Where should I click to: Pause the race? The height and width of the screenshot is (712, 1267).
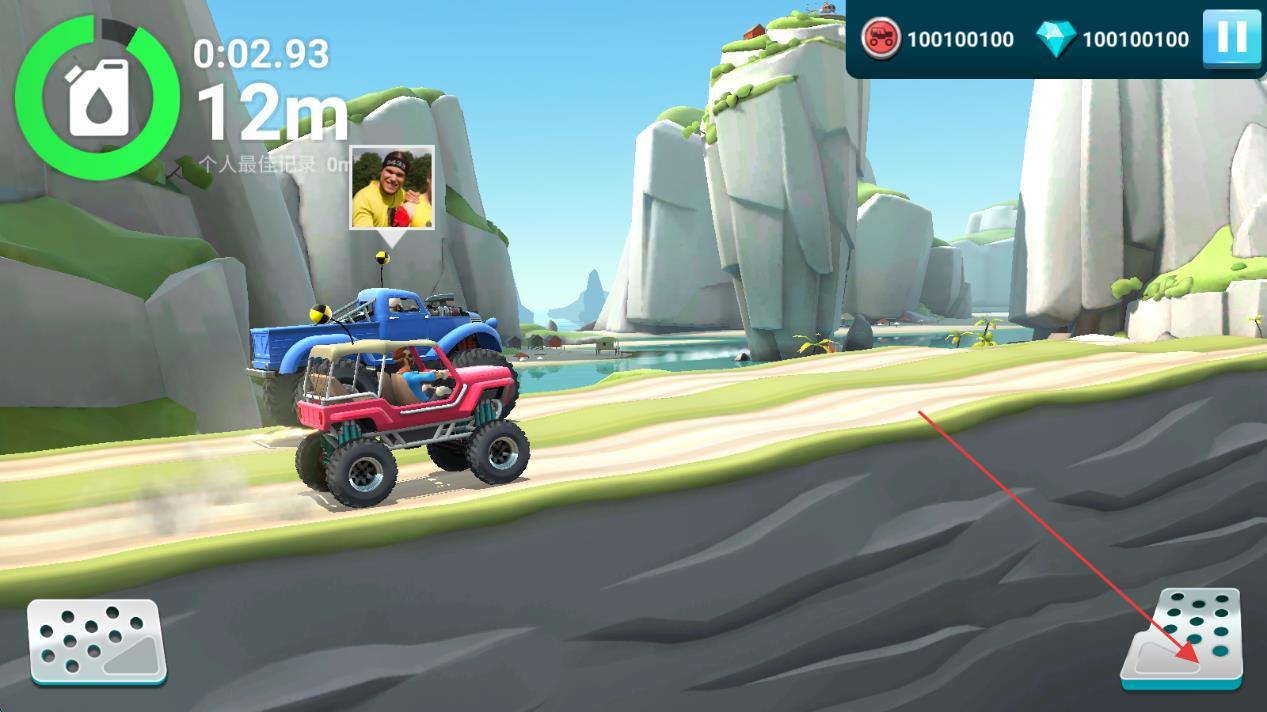(x=1231, y=39)
